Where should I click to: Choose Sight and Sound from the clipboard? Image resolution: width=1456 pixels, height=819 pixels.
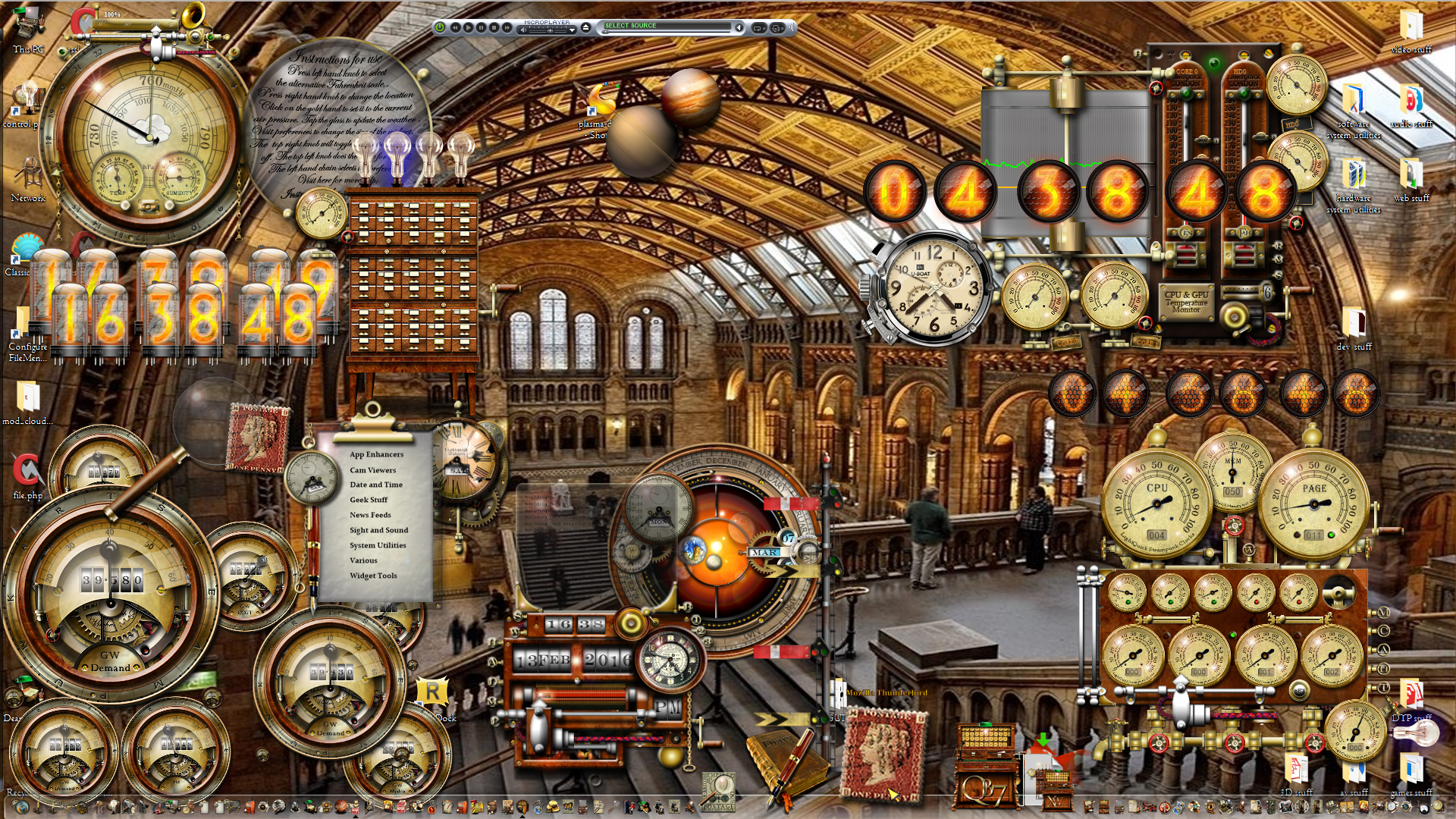[378, 530]
